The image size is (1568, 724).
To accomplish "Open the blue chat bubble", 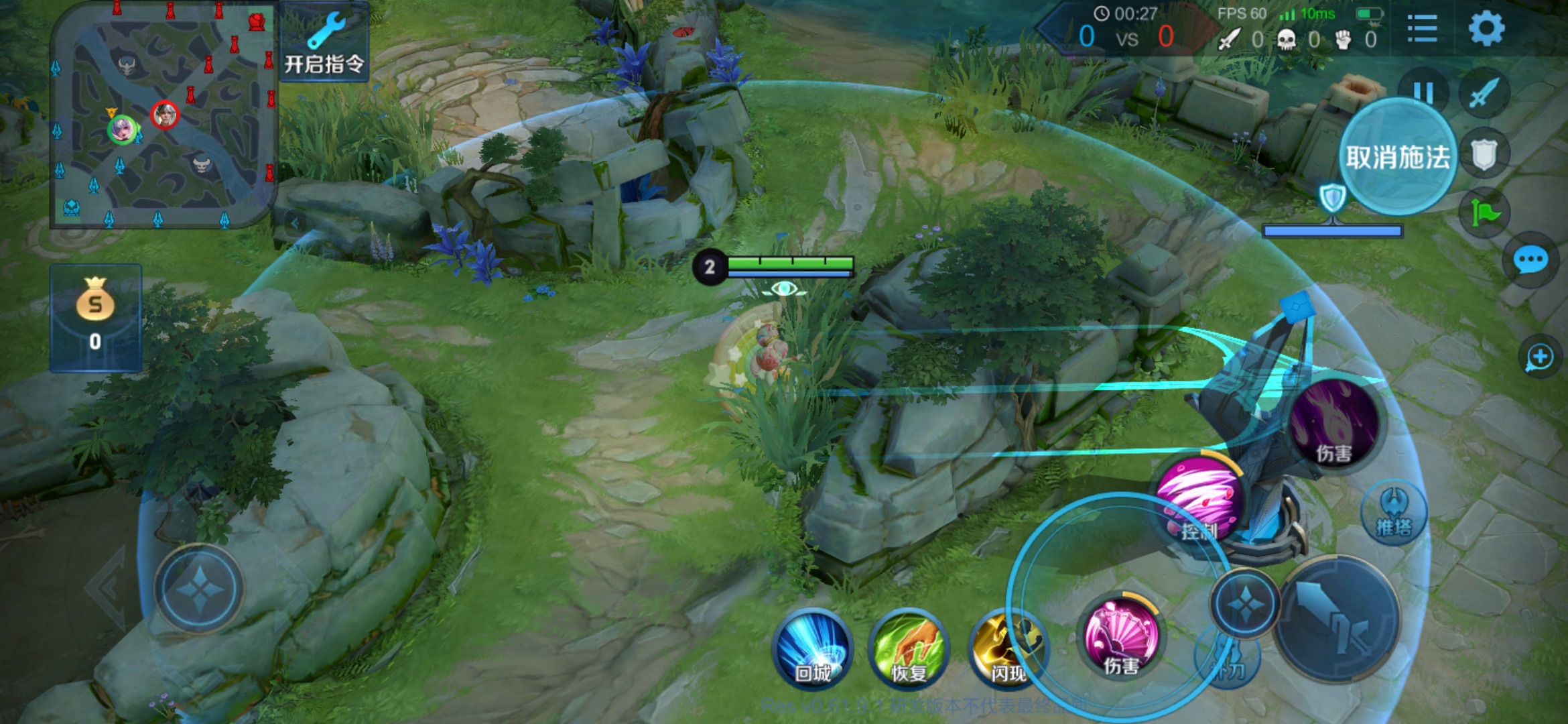I will 1530,260.
